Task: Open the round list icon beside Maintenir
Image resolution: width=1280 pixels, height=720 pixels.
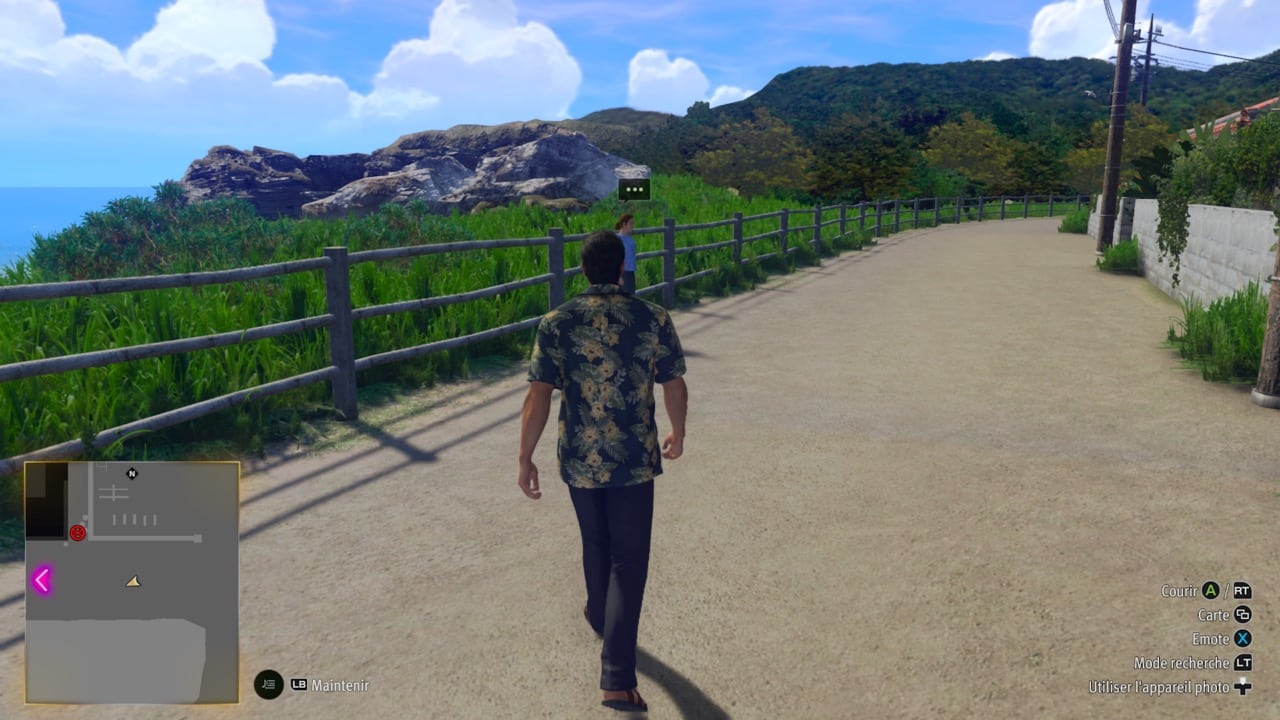Action: [x=268, y=684]
